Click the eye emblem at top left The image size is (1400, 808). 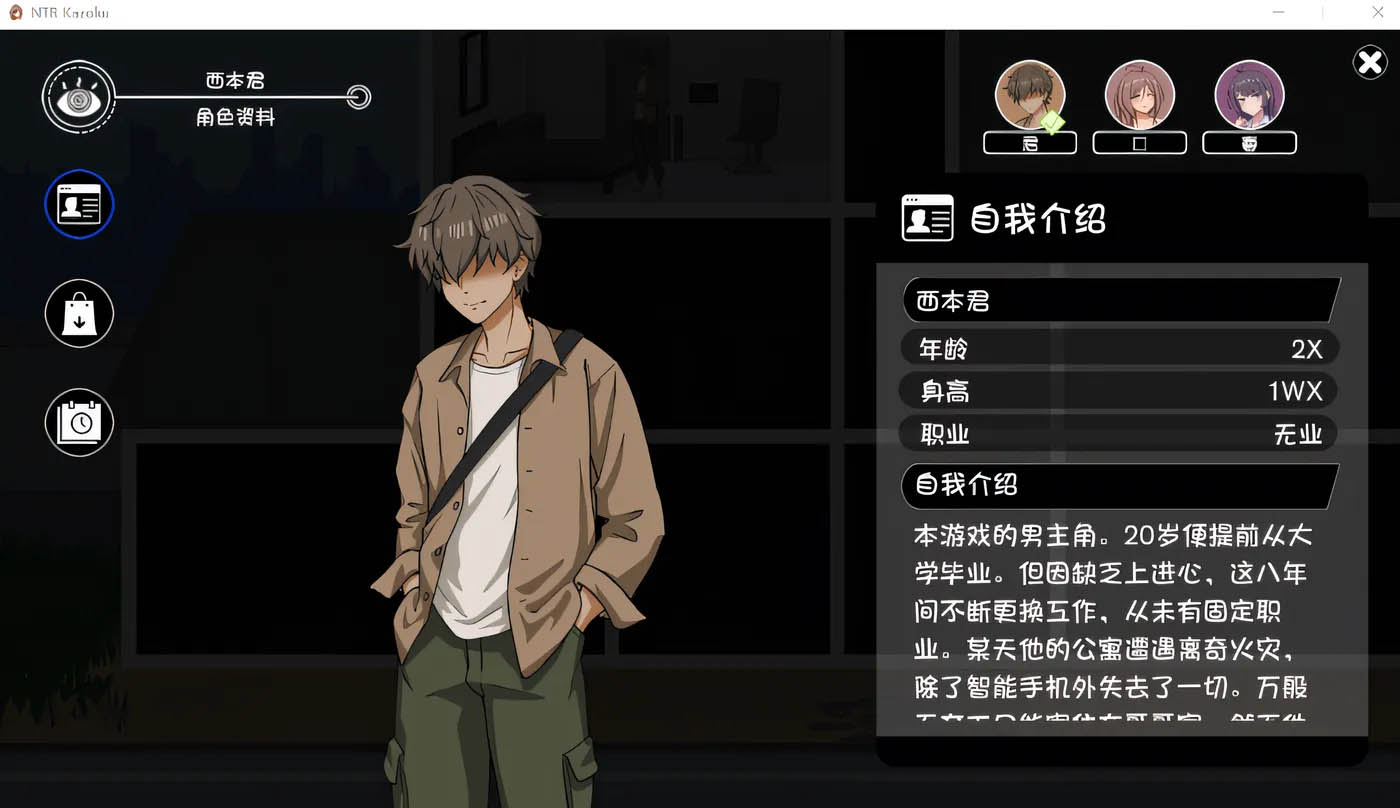(x=80, y=98)
